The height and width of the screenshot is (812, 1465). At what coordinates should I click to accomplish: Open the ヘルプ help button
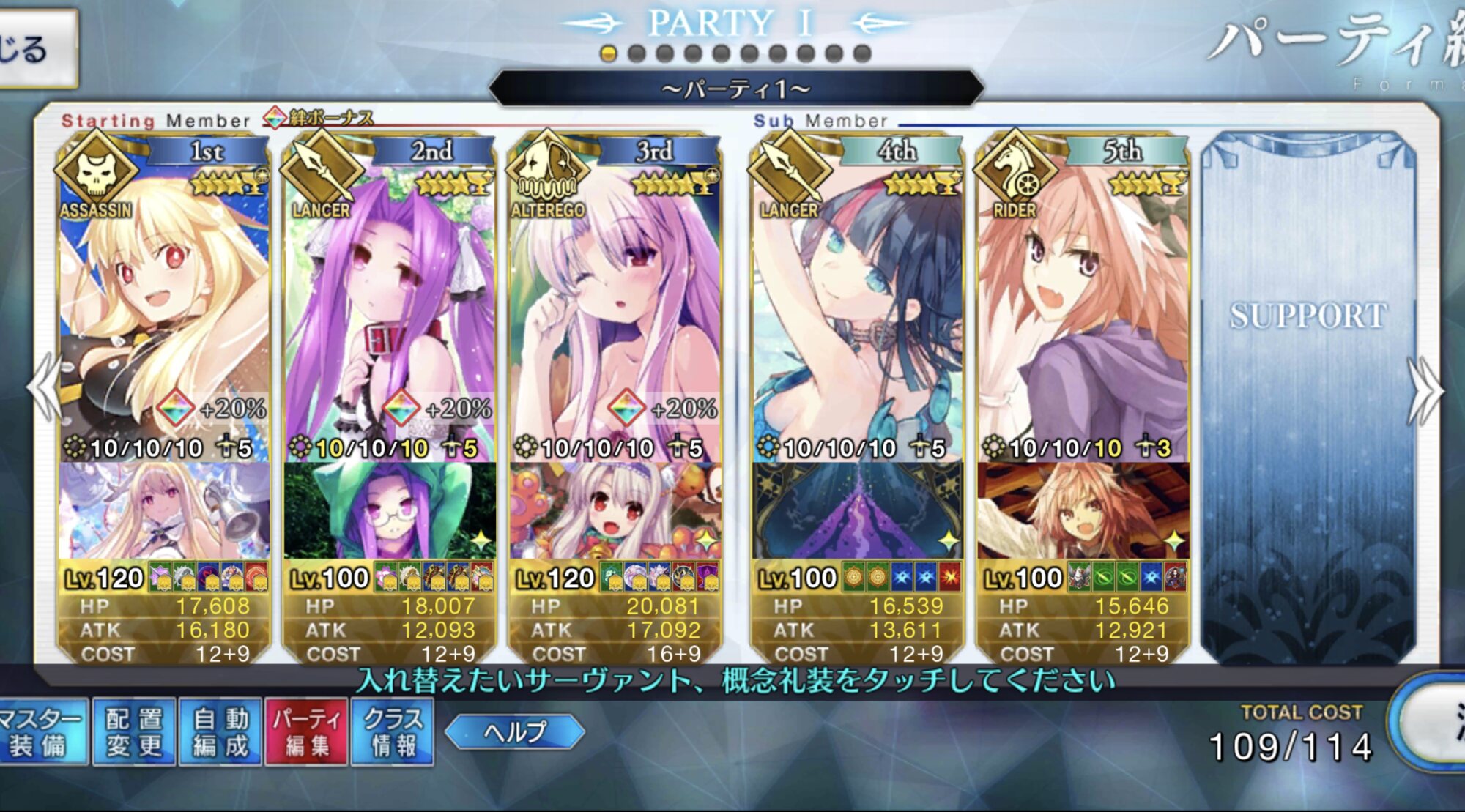click(515, 731)
